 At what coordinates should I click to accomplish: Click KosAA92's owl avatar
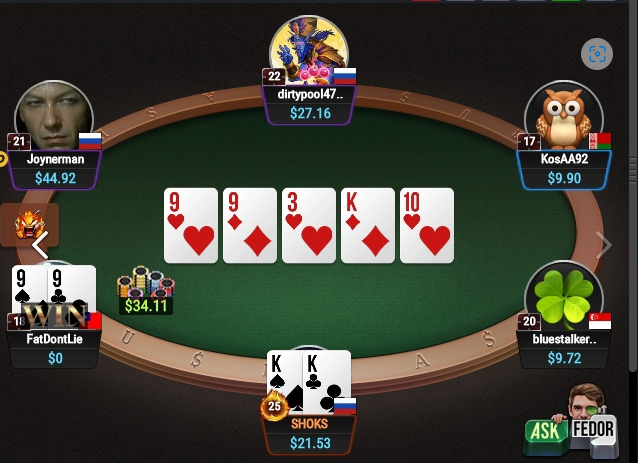pyautogui.click(x=563, y=118)
